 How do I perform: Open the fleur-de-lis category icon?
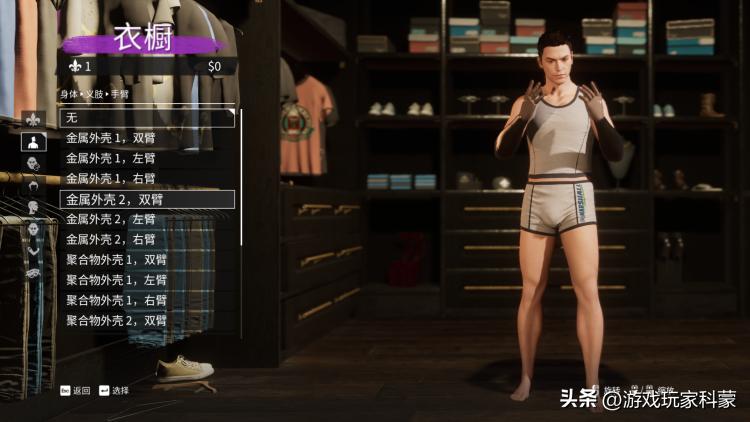click(x=32, y=117)
